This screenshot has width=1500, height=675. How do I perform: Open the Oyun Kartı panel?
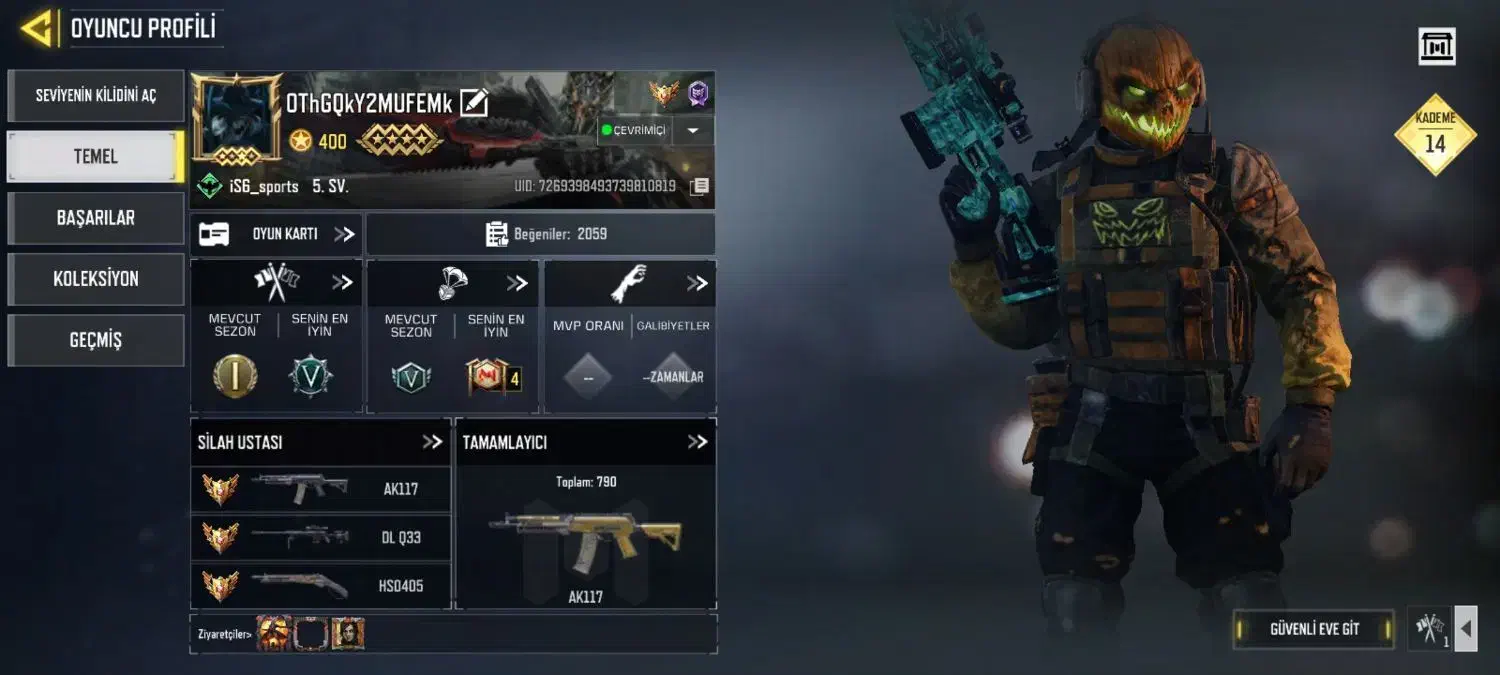(276, 234)
